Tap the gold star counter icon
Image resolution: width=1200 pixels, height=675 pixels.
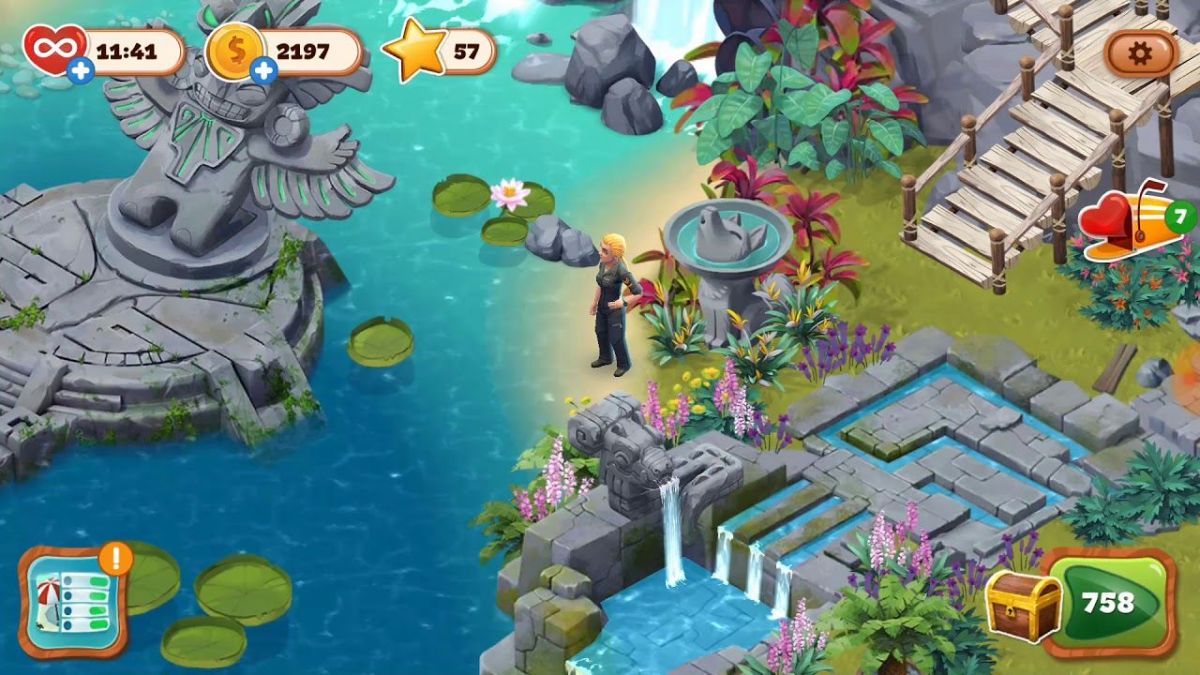[x=415, y=52]
